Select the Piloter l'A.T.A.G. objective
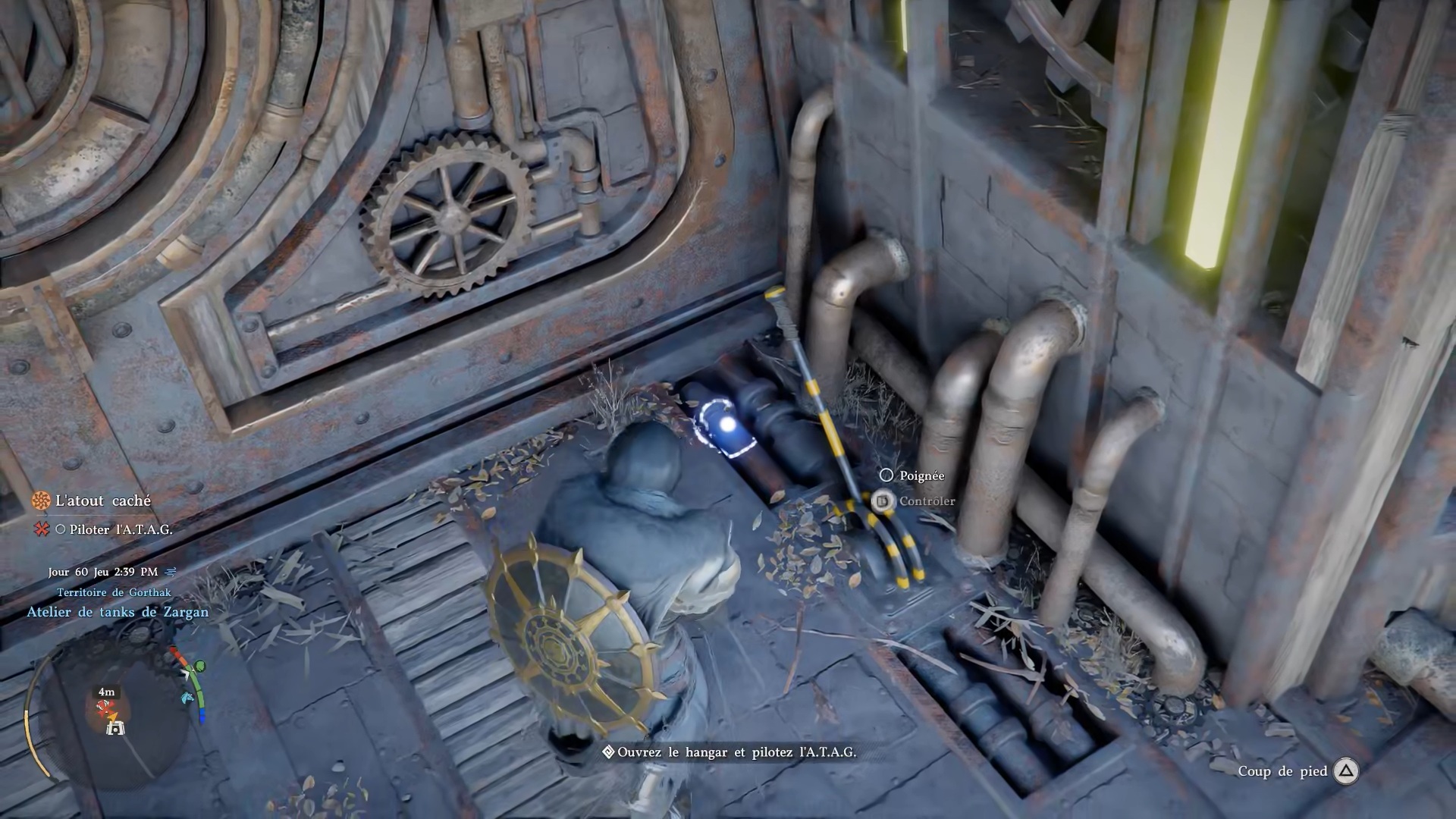 (120, 529)
